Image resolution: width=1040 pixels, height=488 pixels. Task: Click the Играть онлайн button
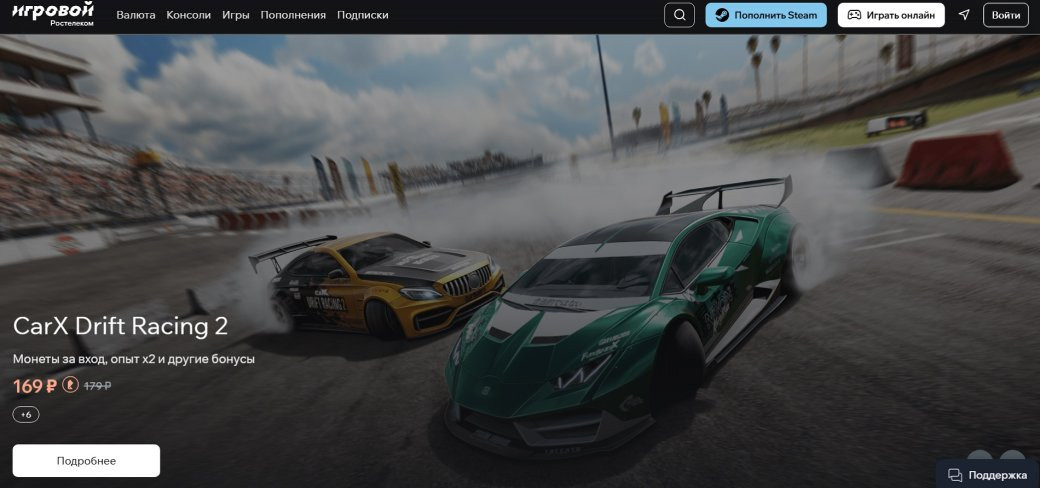click(891, 15)
